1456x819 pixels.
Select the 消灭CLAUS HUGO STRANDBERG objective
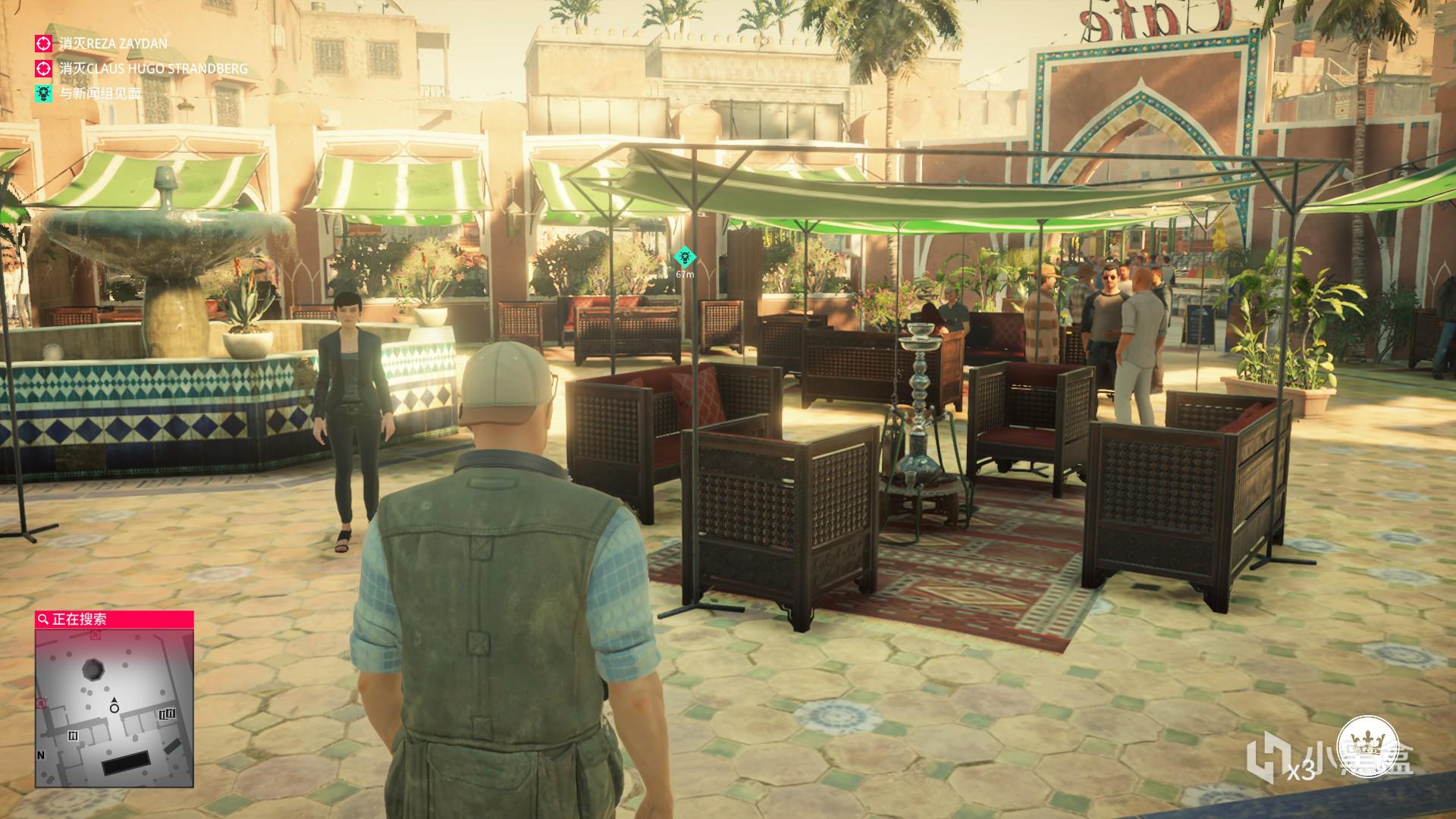pyautogui.click(x=152, y=69)
